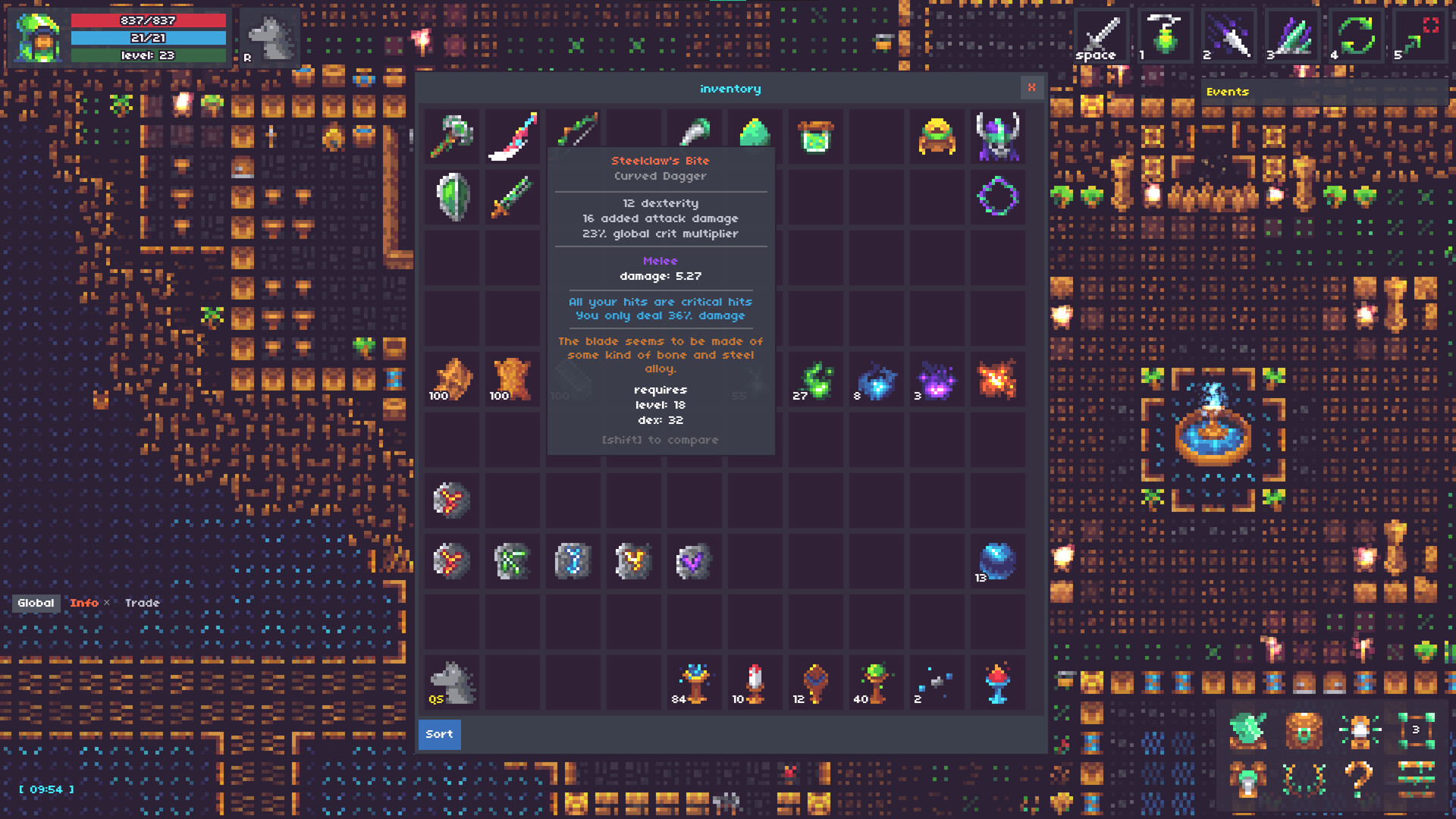
Task: Toggle the wolf companion in the QS slot
Action: [x=451, y=682]
